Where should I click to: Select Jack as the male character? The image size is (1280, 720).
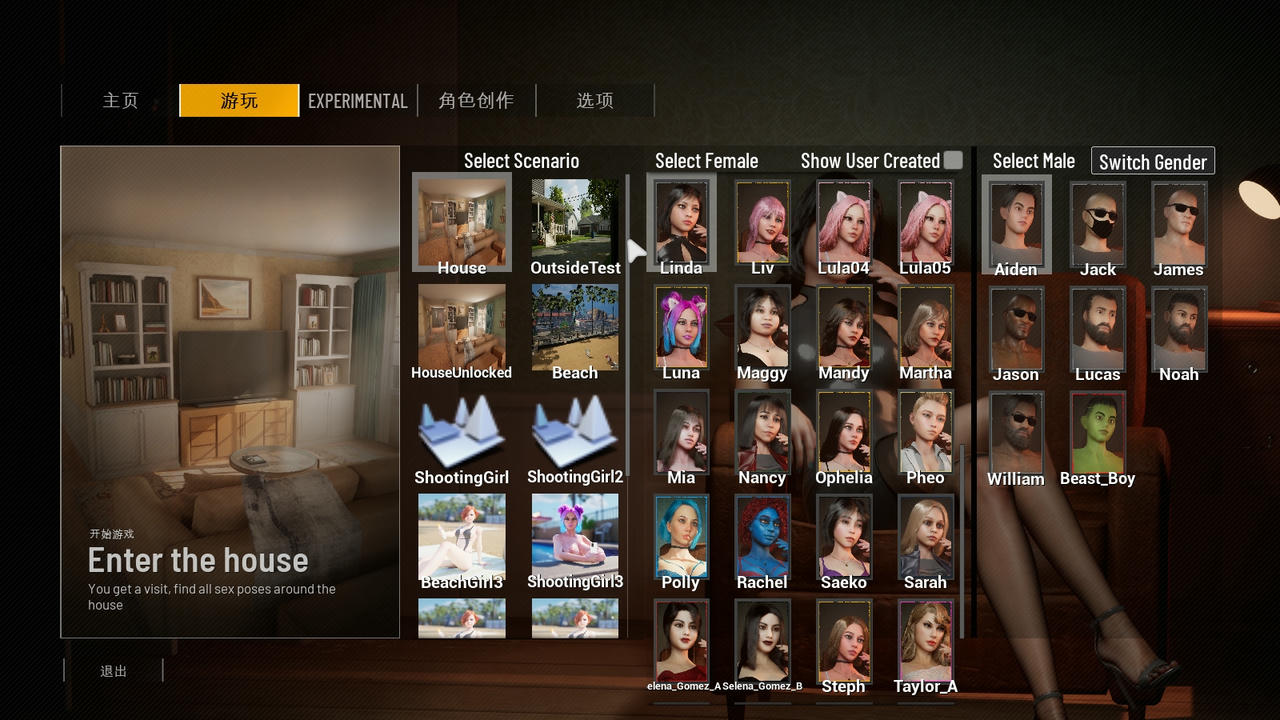coord(1097,224)
